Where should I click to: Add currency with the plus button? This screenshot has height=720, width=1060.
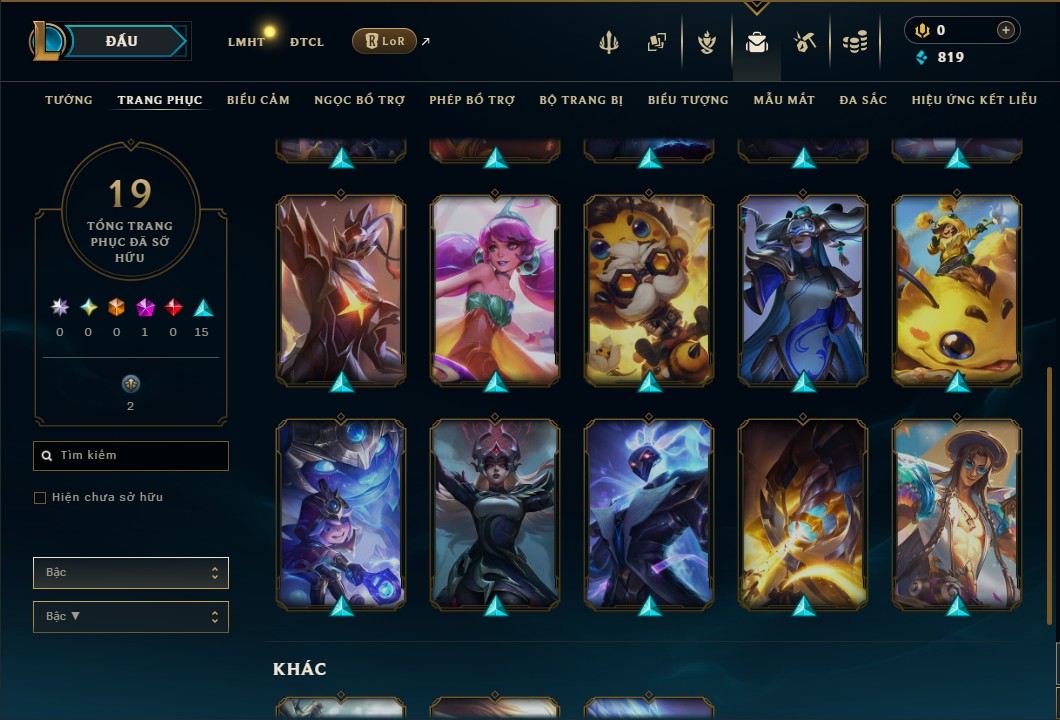click(x=1005, y=30)
